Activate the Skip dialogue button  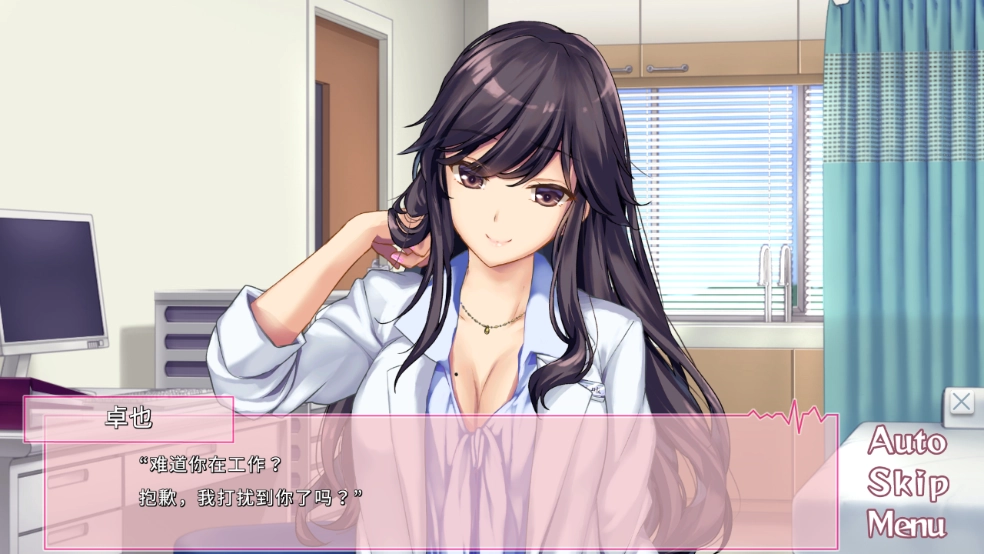click(907, 483)
